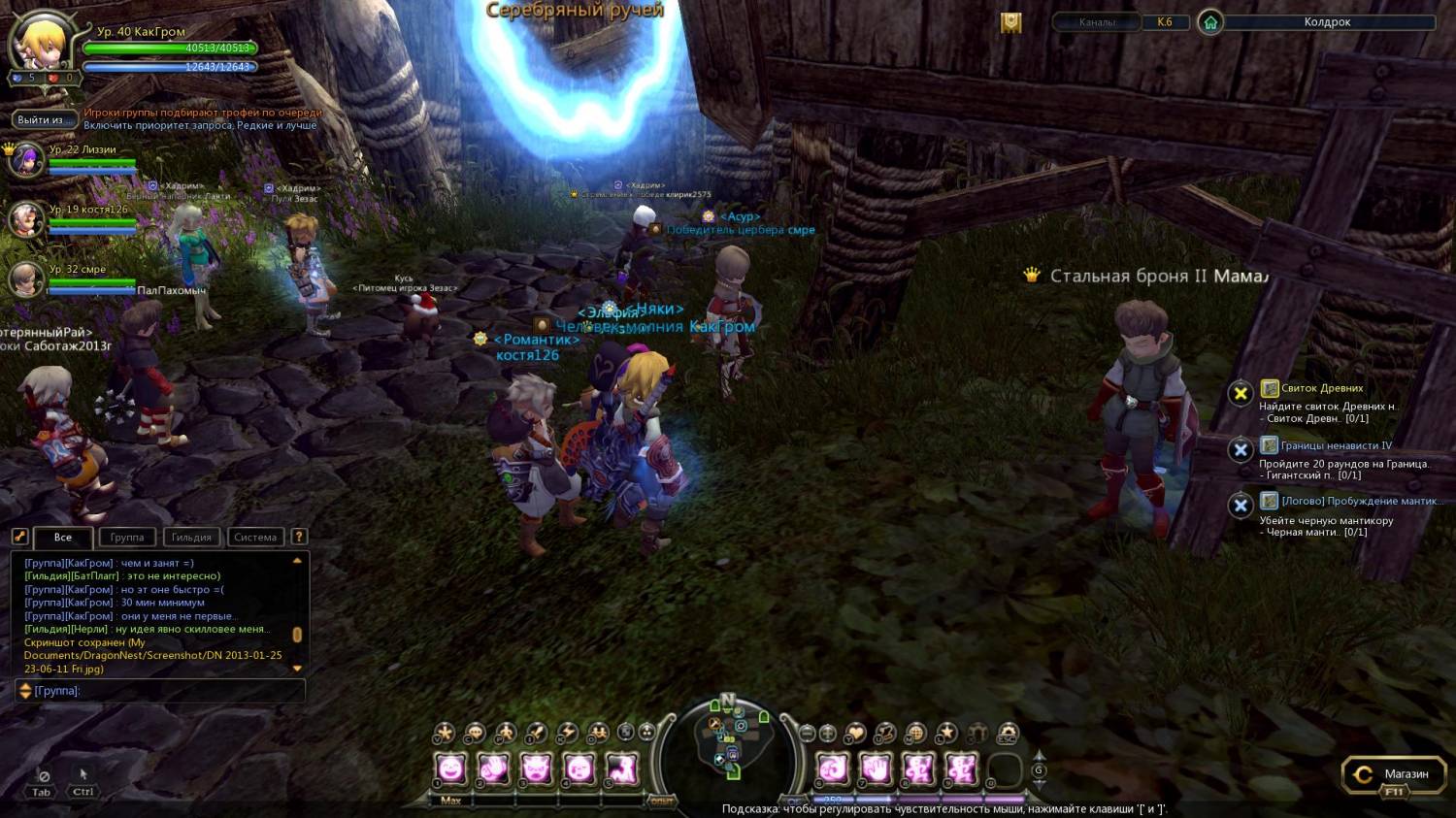1456x818 pixels.
Task: Select party member Лиззии's portrait
Action: 26,159
